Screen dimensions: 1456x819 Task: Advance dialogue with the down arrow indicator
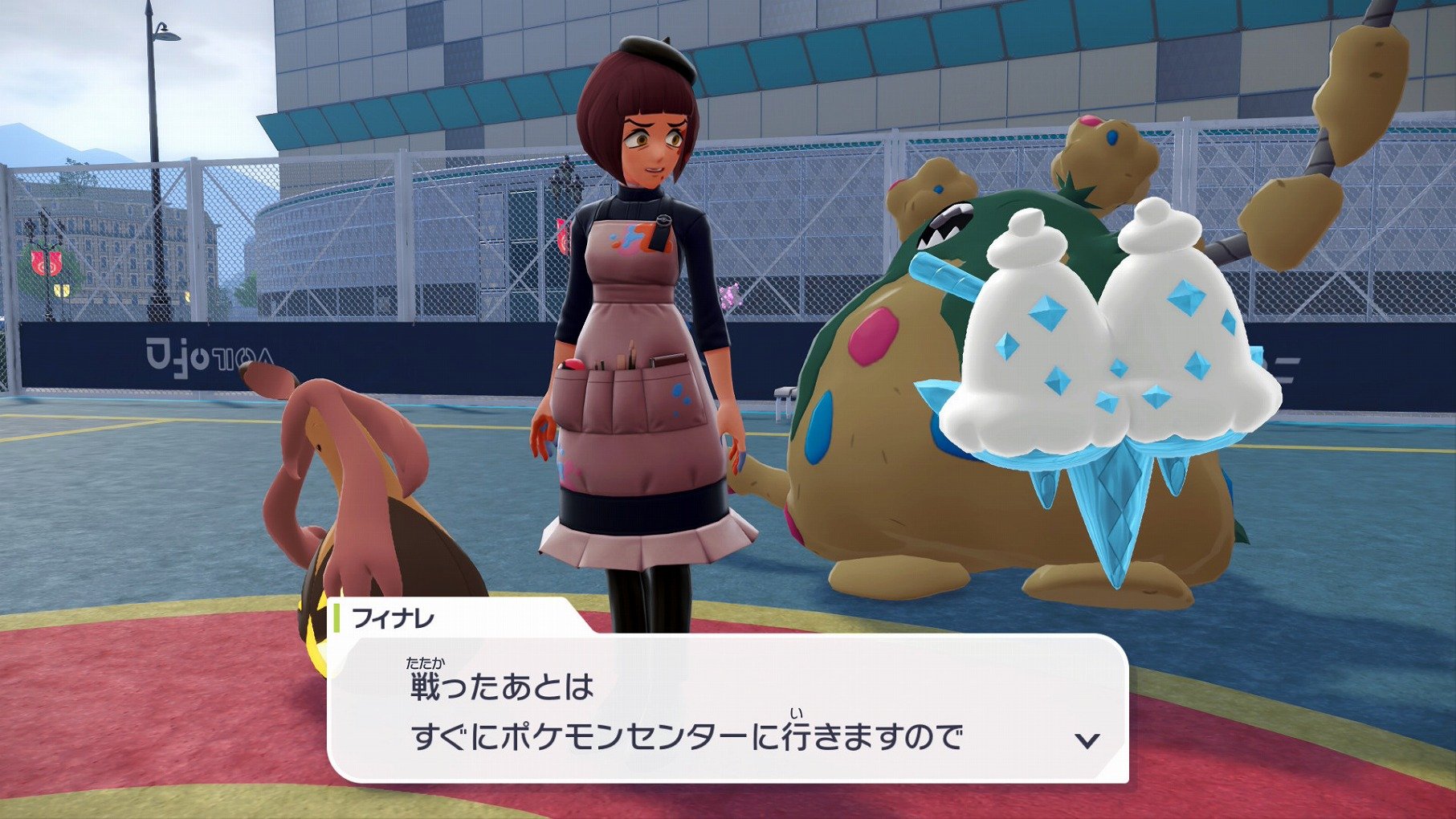[x=1087, y=740]
